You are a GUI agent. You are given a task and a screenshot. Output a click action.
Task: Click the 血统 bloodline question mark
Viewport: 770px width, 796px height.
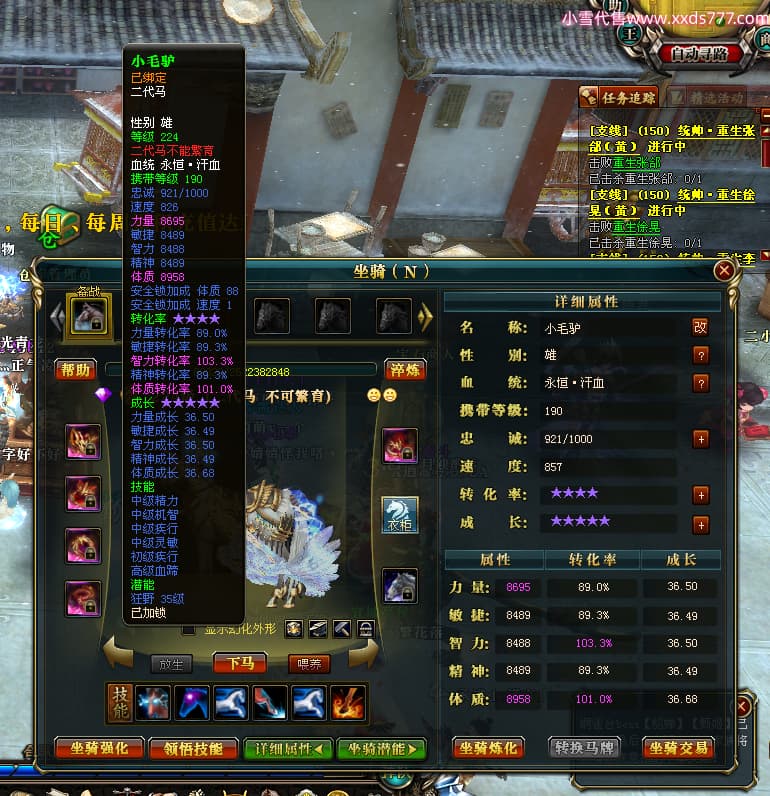pos(701,383)
